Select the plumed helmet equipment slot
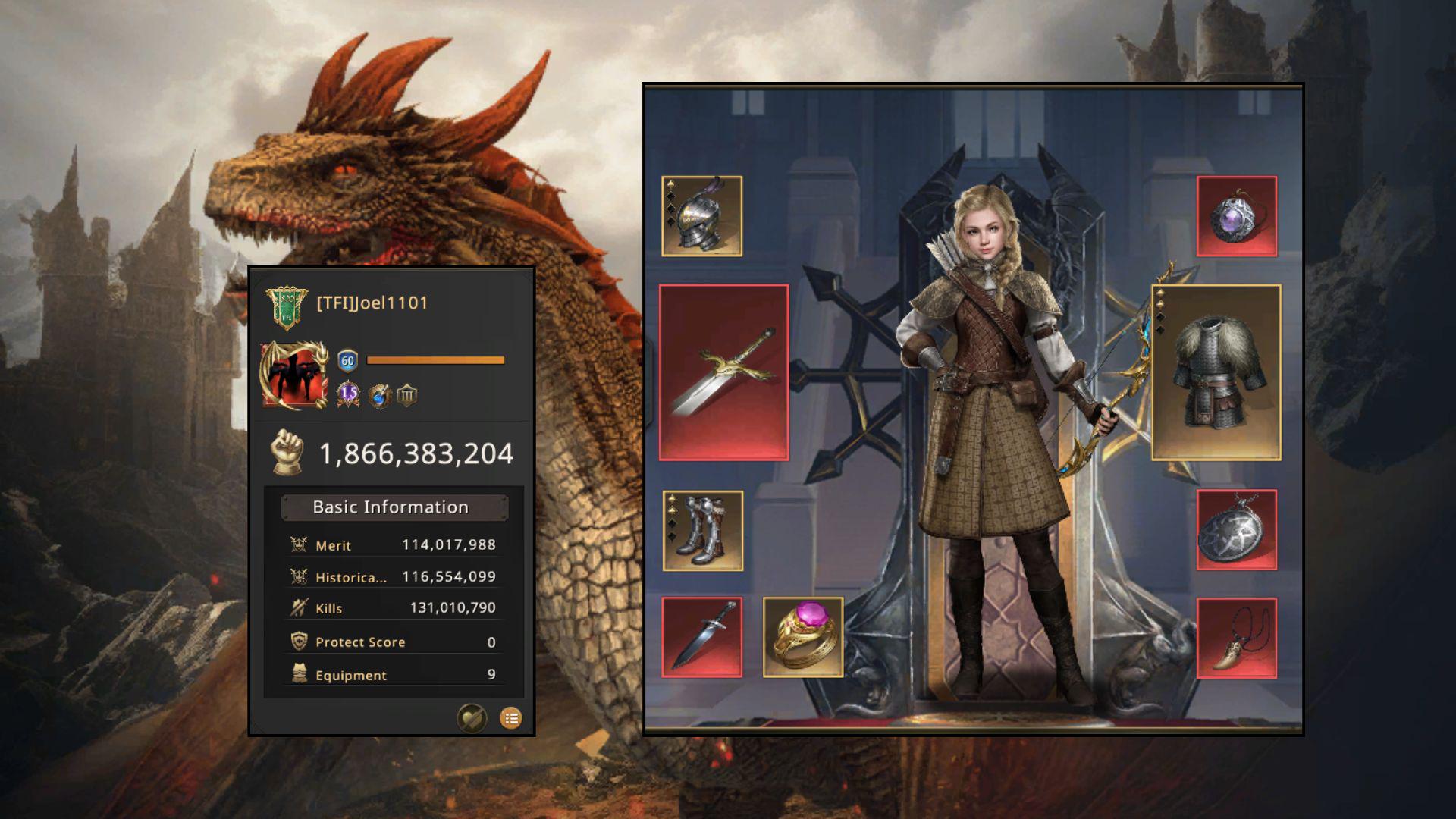 coord(701,216)
